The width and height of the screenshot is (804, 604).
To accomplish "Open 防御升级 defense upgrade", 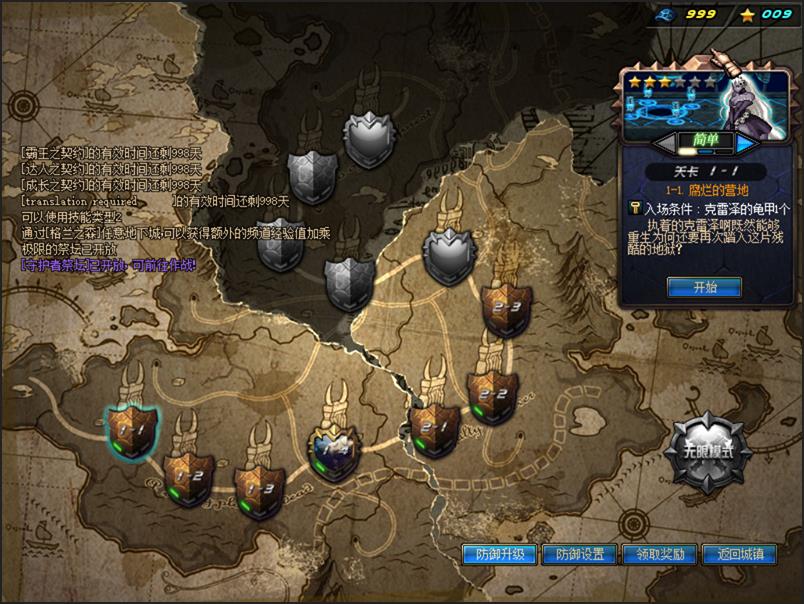I will pos(500,554).
